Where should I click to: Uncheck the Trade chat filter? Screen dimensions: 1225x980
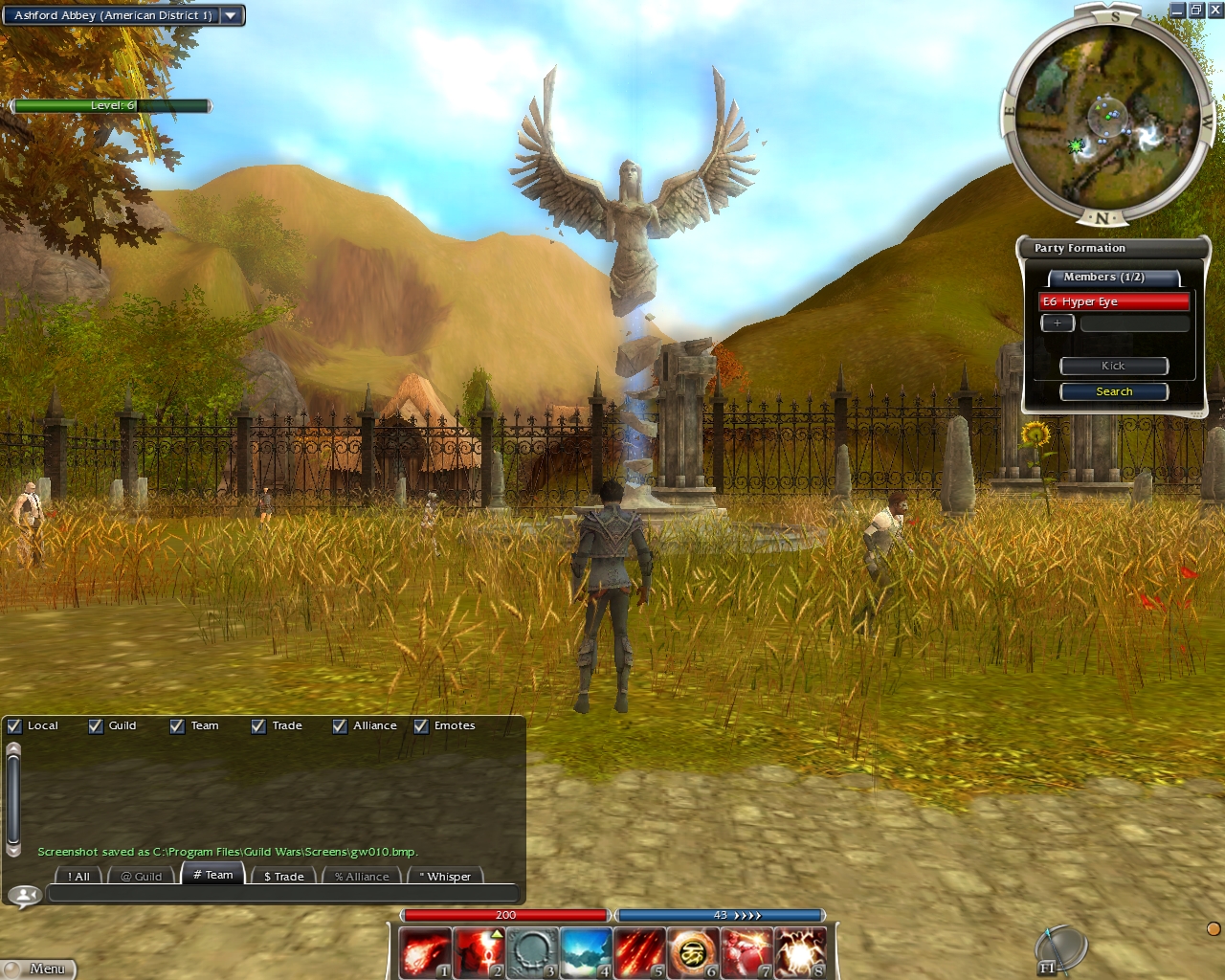pos(258,726)
